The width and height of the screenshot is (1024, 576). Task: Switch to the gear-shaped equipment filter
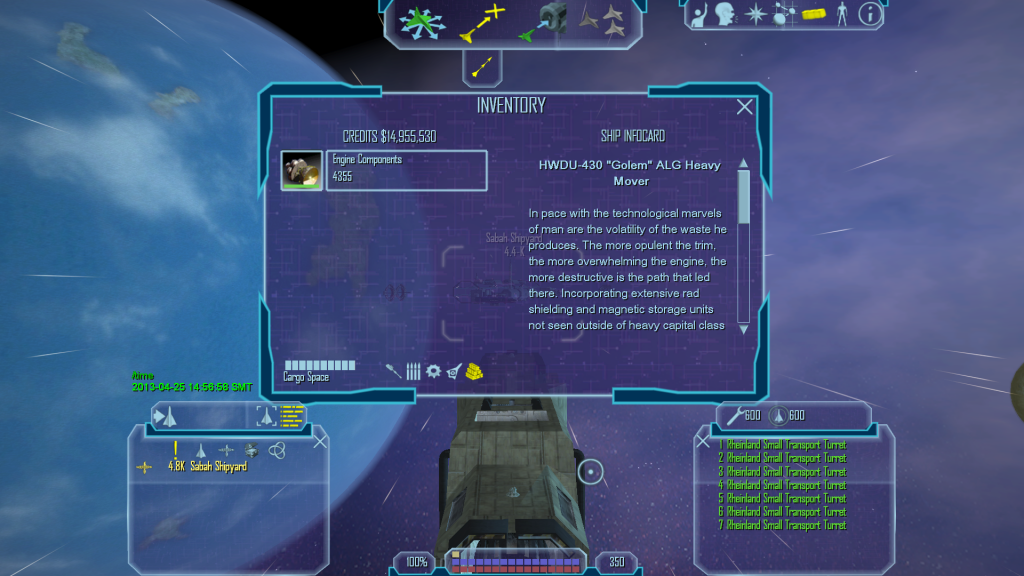point(433,371)
